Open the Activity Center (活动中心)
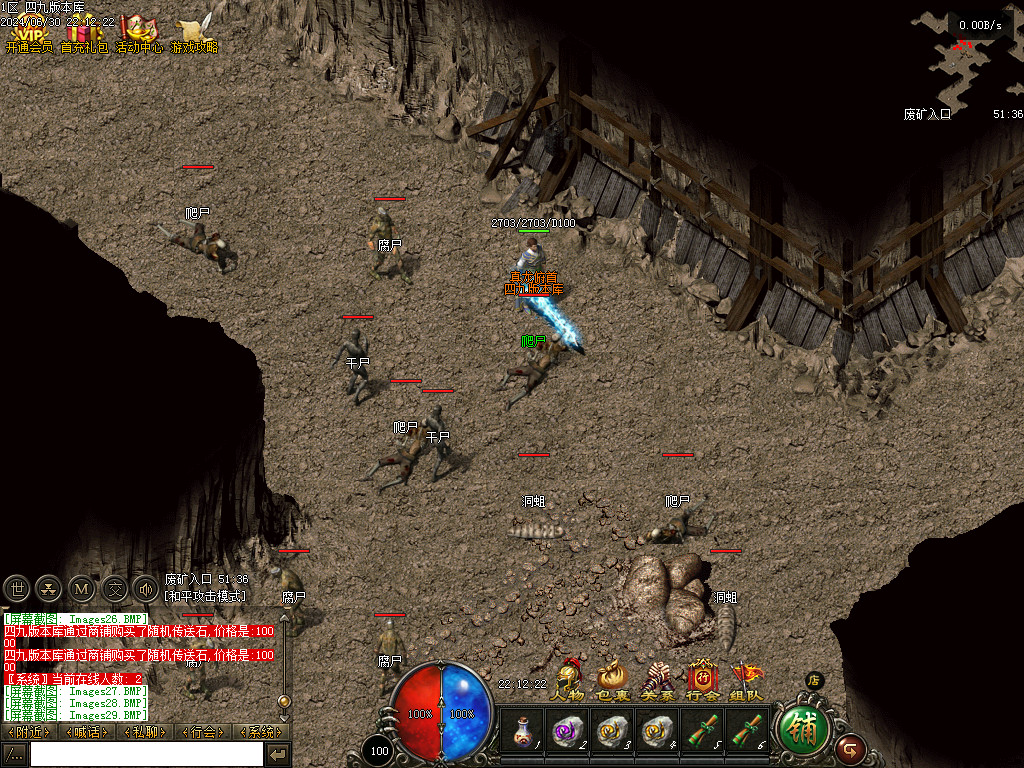Screen dimensions: 1024x768 pos(139,30)
